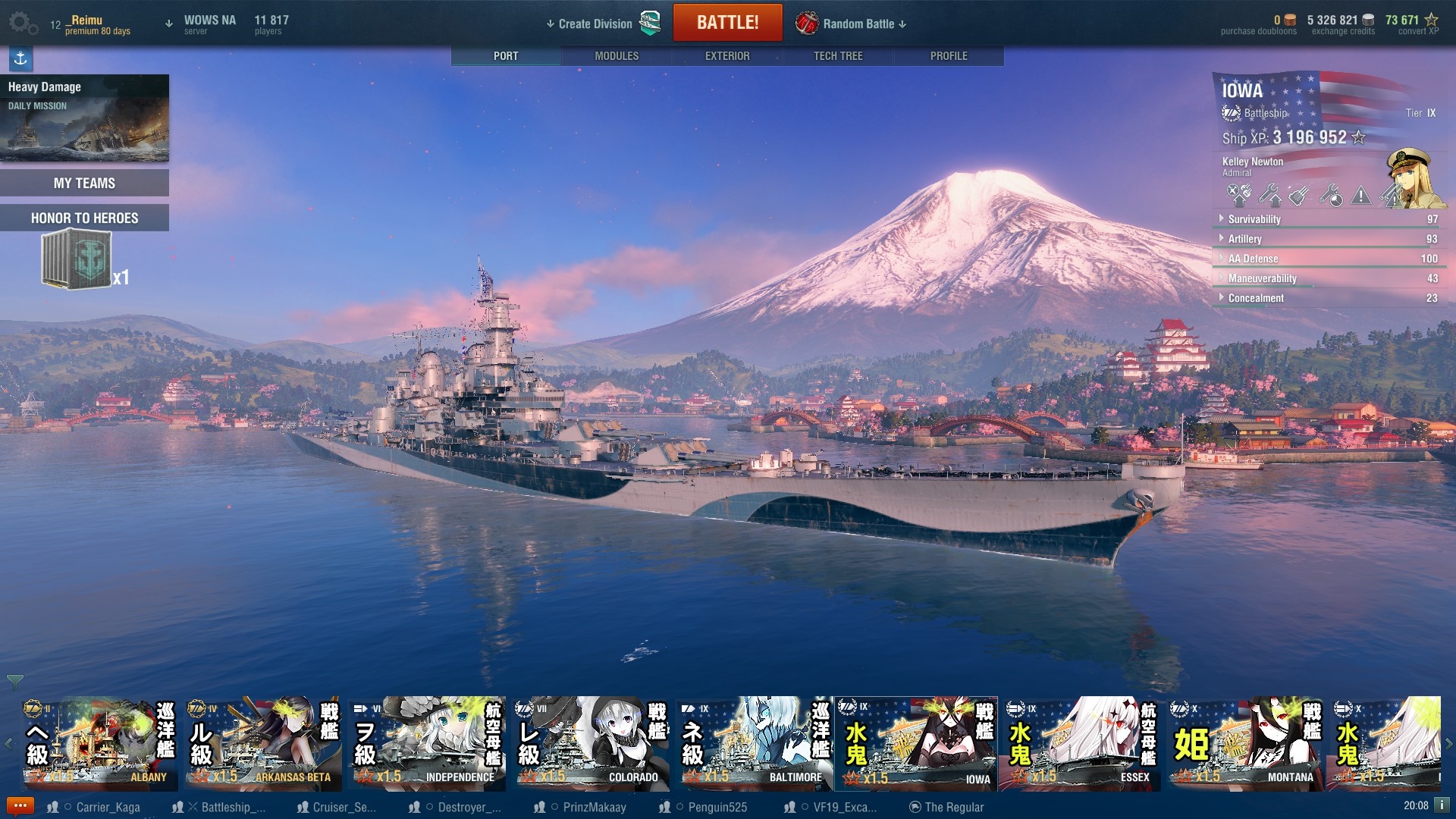Select the Colorado battleship card
1456x819 pixels.
click(591, 744)
